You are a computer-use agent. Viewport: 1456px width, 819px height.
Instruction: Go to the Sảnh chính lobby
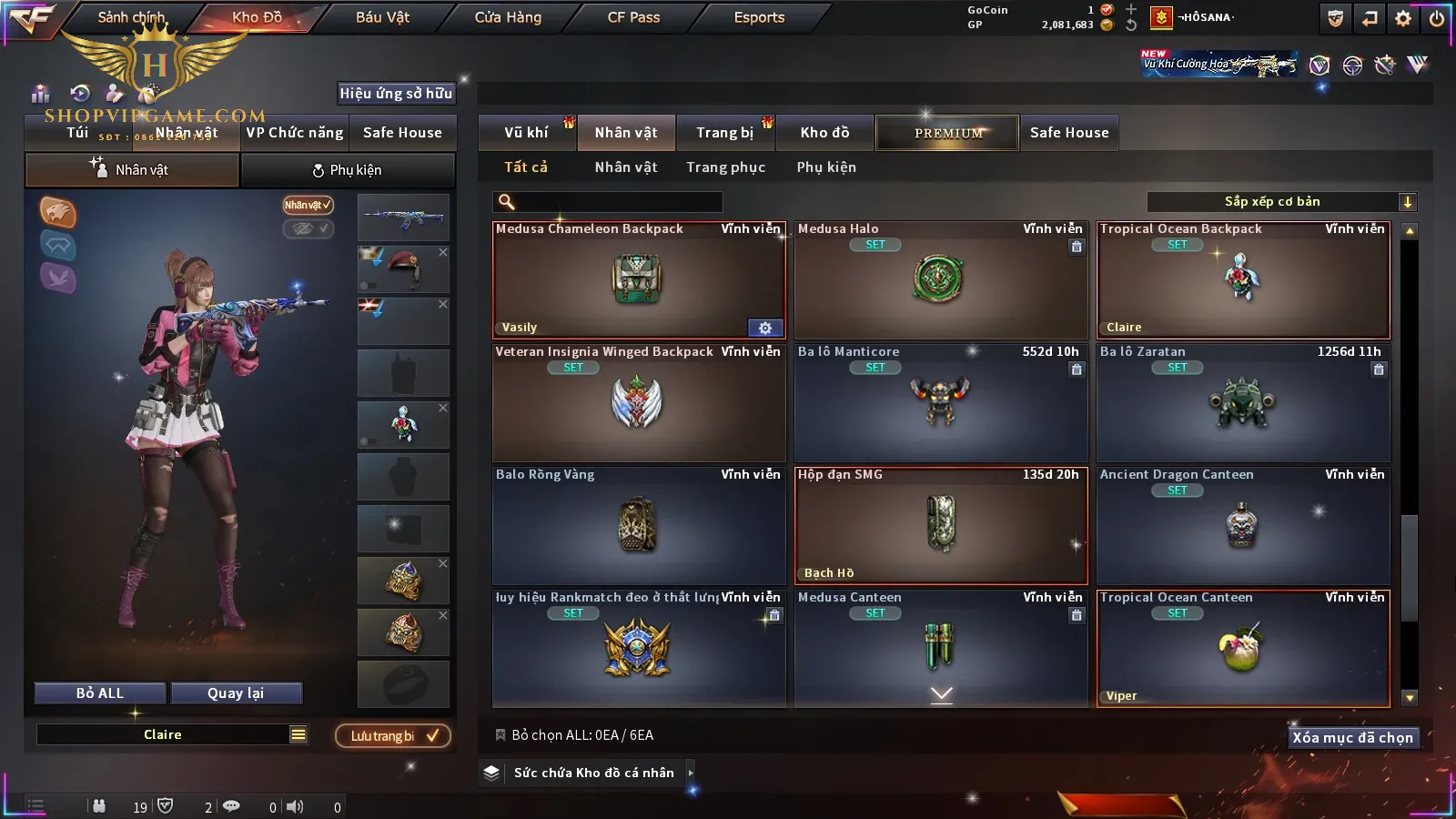tap(131, 17)
